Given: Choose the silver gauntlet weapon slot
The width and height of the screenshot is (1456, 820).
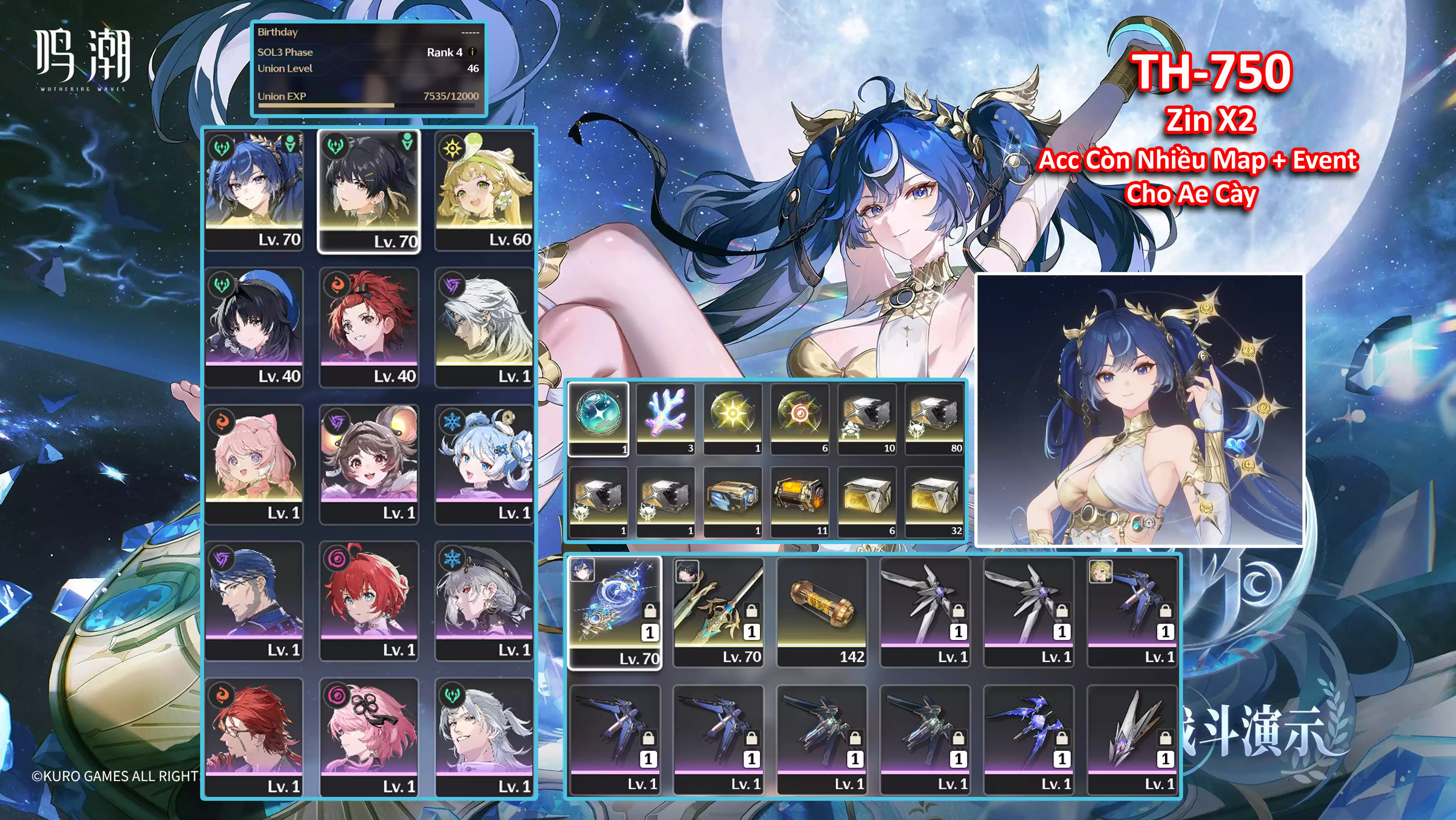Looking at the screenshot, I should (x=1132, y=738).
